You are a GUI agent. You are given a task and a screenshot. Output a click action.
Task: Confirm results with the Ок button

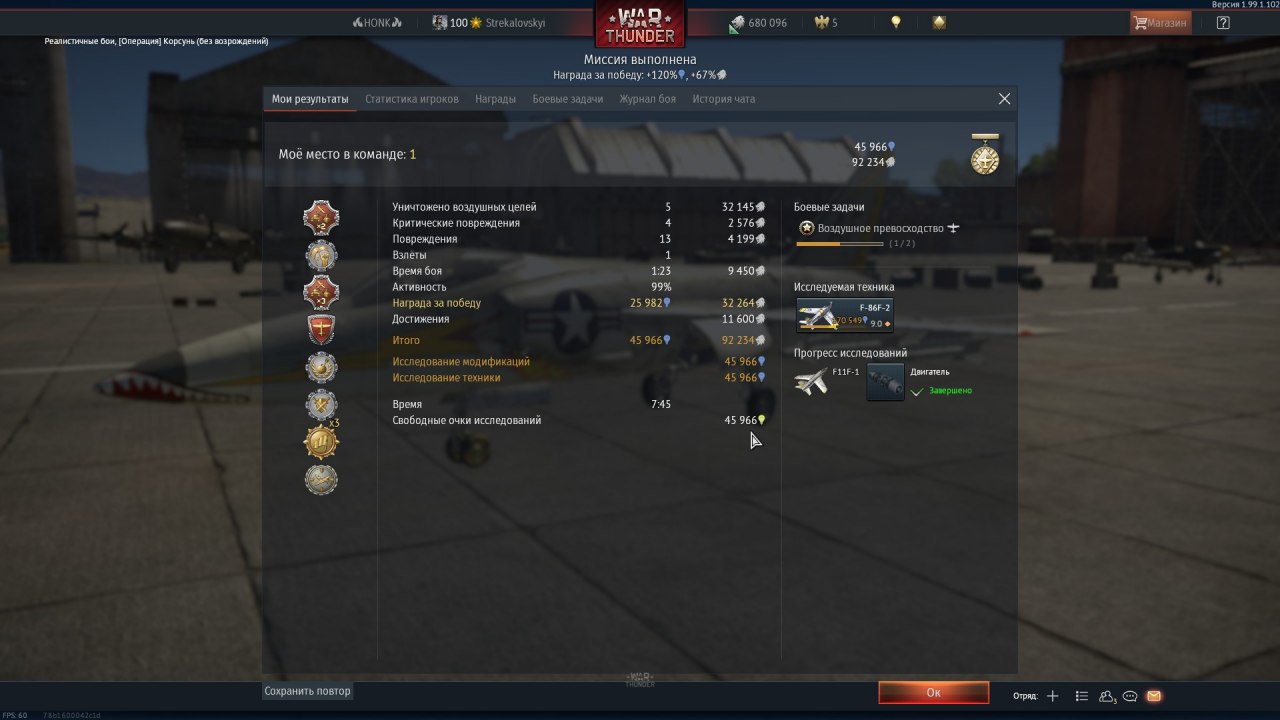tap(933, 692)
